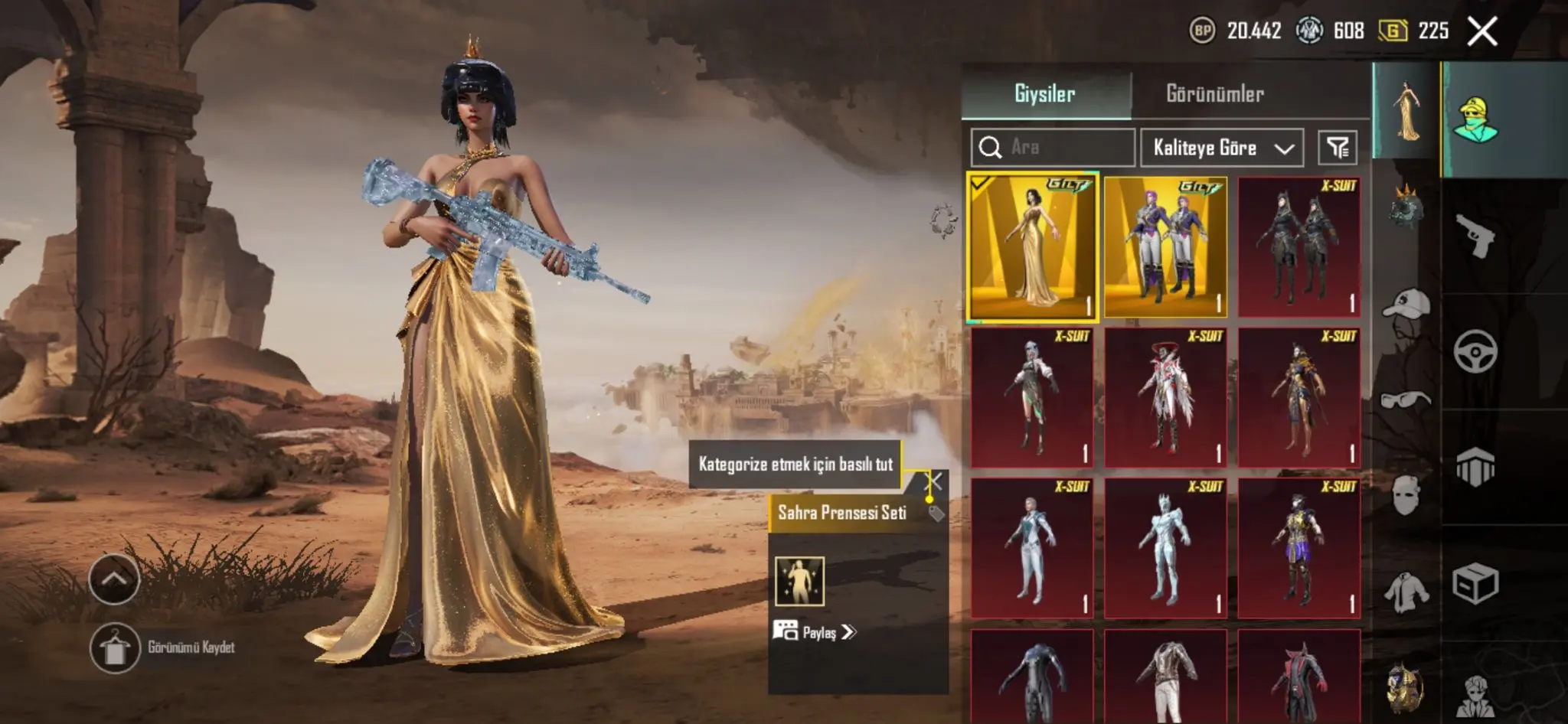The image size is (1568, 724).
Task: Save the look with Görünümü Kaydet
Action: click(x=115, y=648)
